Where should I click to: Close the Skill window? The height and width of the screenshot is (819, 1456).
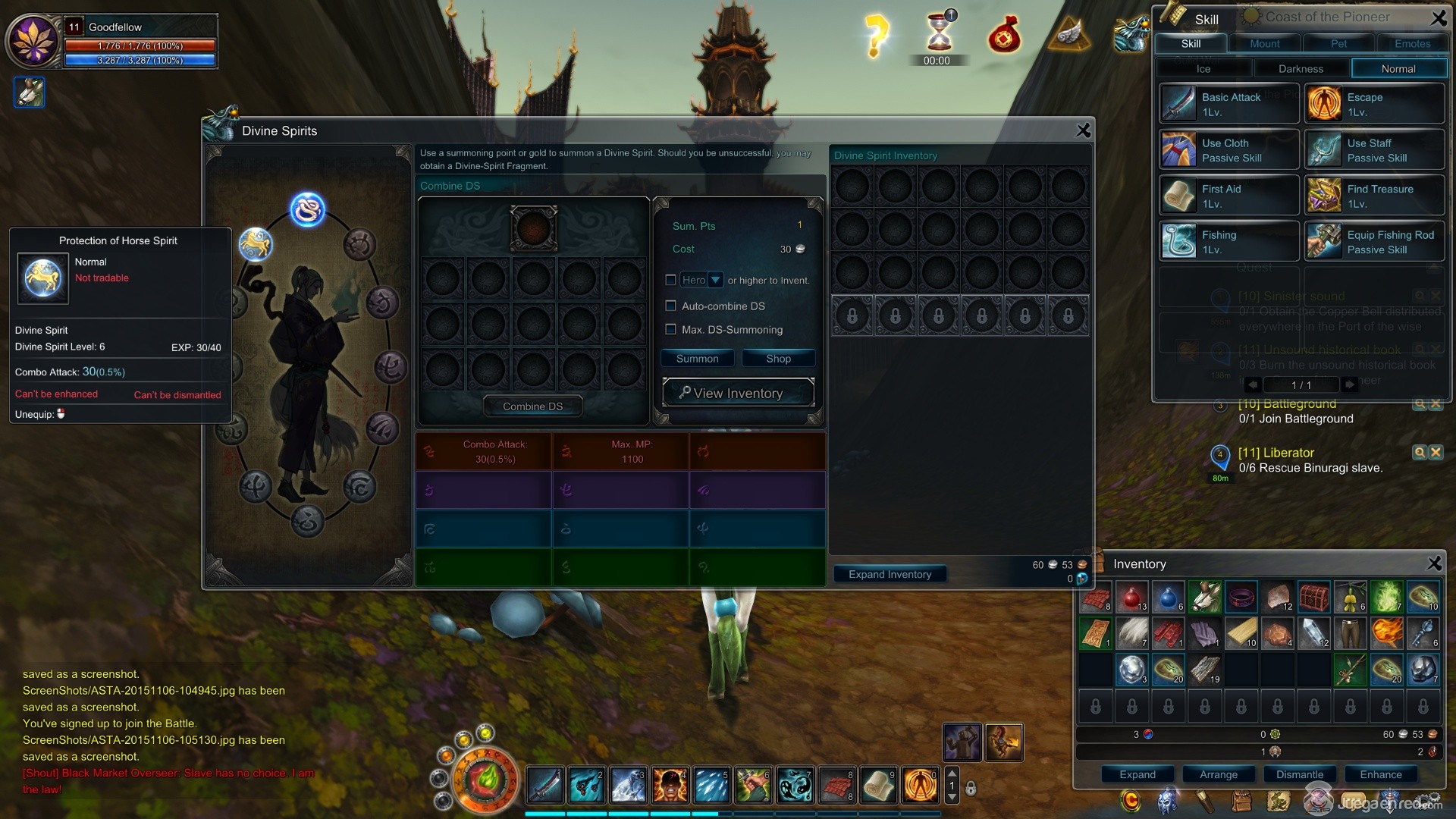(x=1438, y=17)
